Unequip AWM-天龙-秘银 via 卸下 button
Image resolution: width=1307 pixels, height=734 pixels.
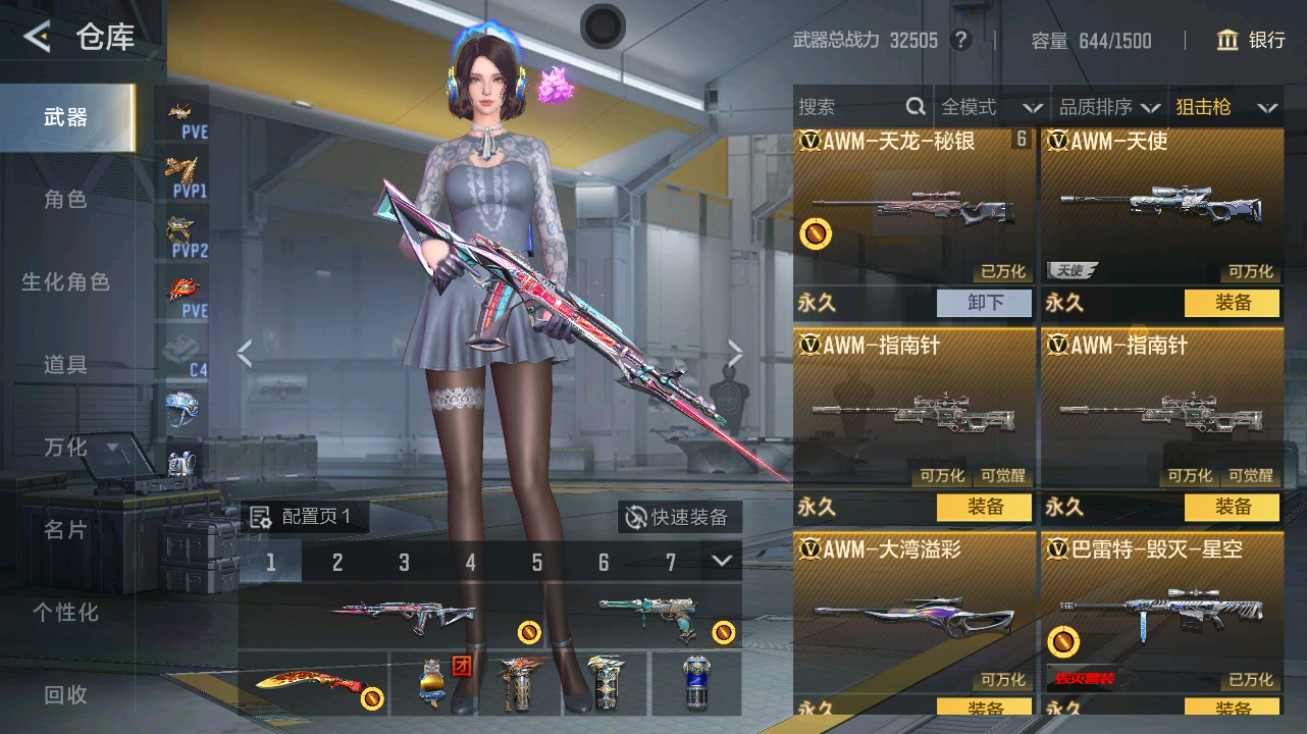983,302
